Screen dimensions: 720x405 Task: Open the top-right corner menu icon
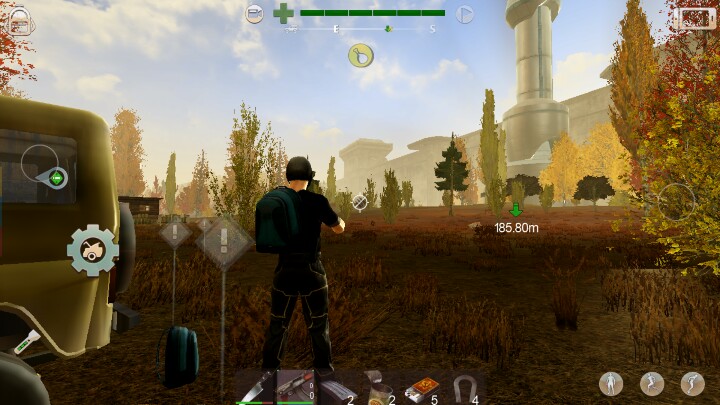point(692,18)
